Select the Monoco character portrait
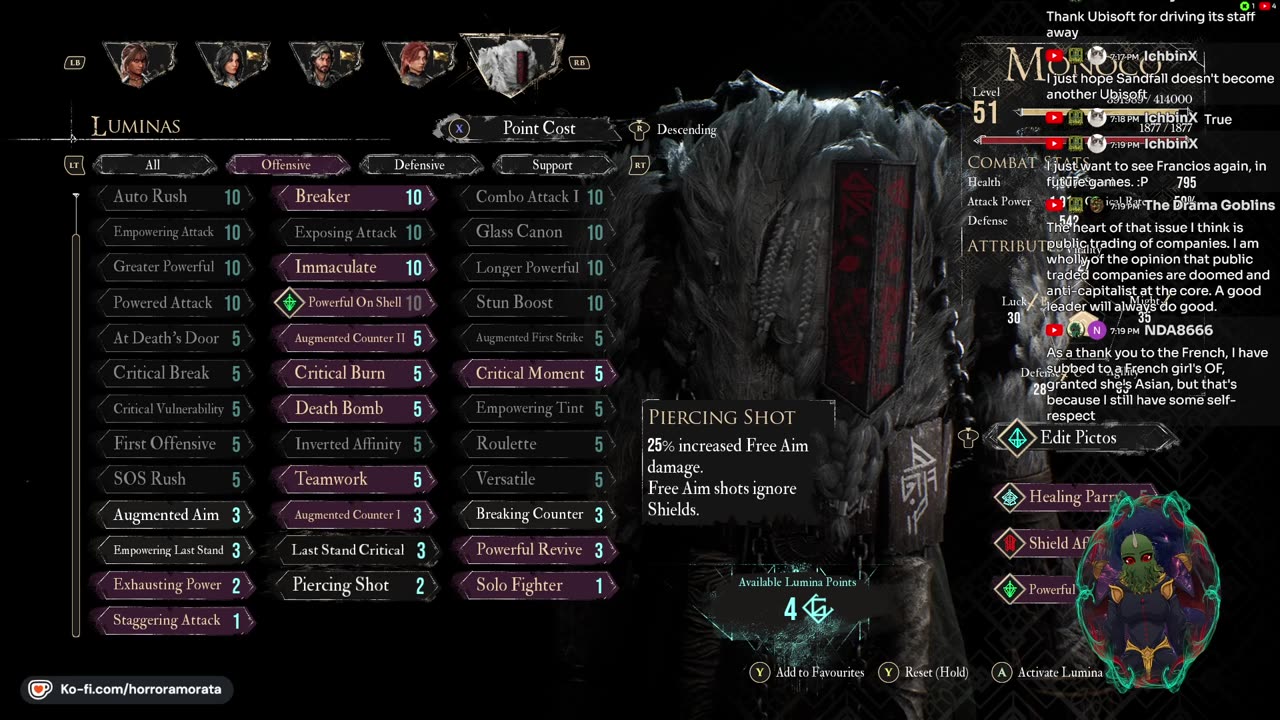 tap(512, 62)
